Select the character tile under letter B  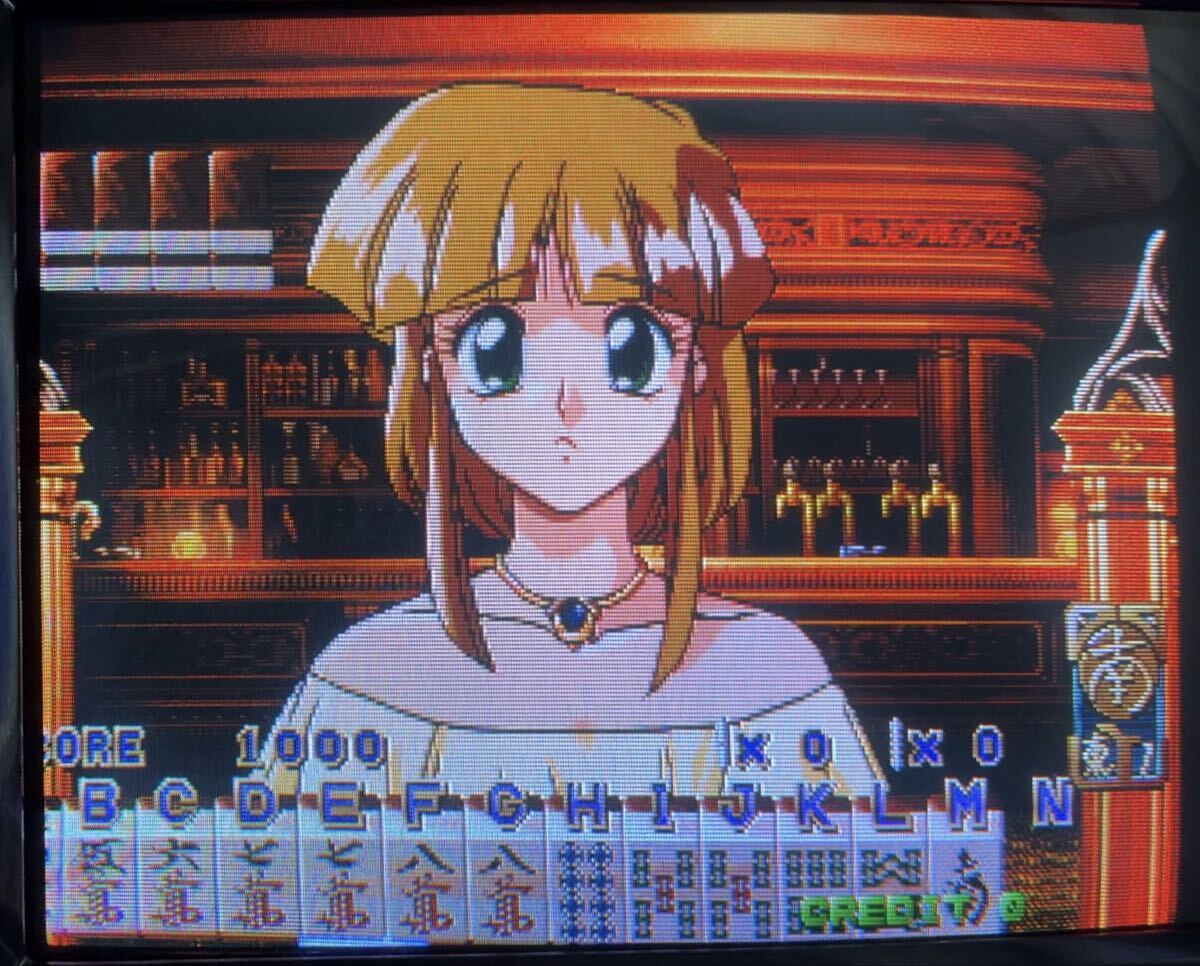99,880
